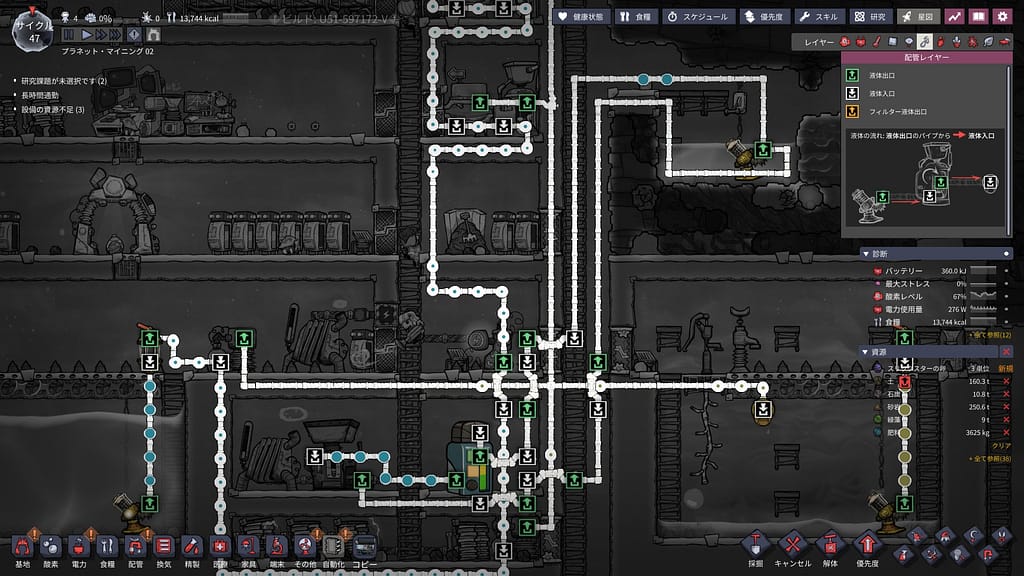
Task: Open the 星図 (Starmap) screen
Action: 919,17
